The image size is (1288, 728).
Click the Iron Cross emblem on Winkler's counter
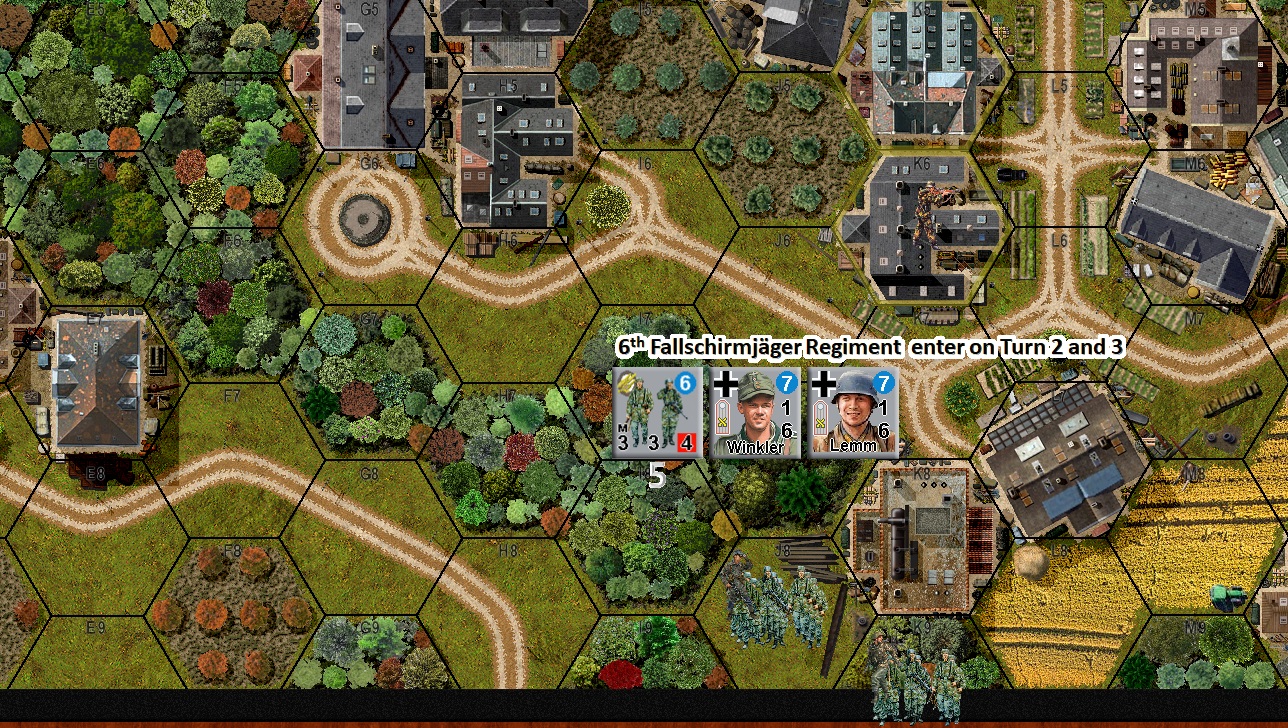tap(725, 383)
